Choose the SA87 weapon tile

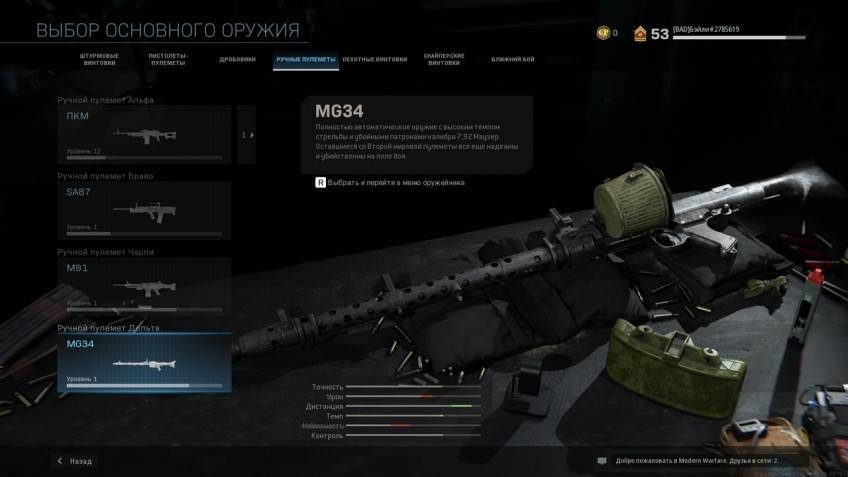144,210
